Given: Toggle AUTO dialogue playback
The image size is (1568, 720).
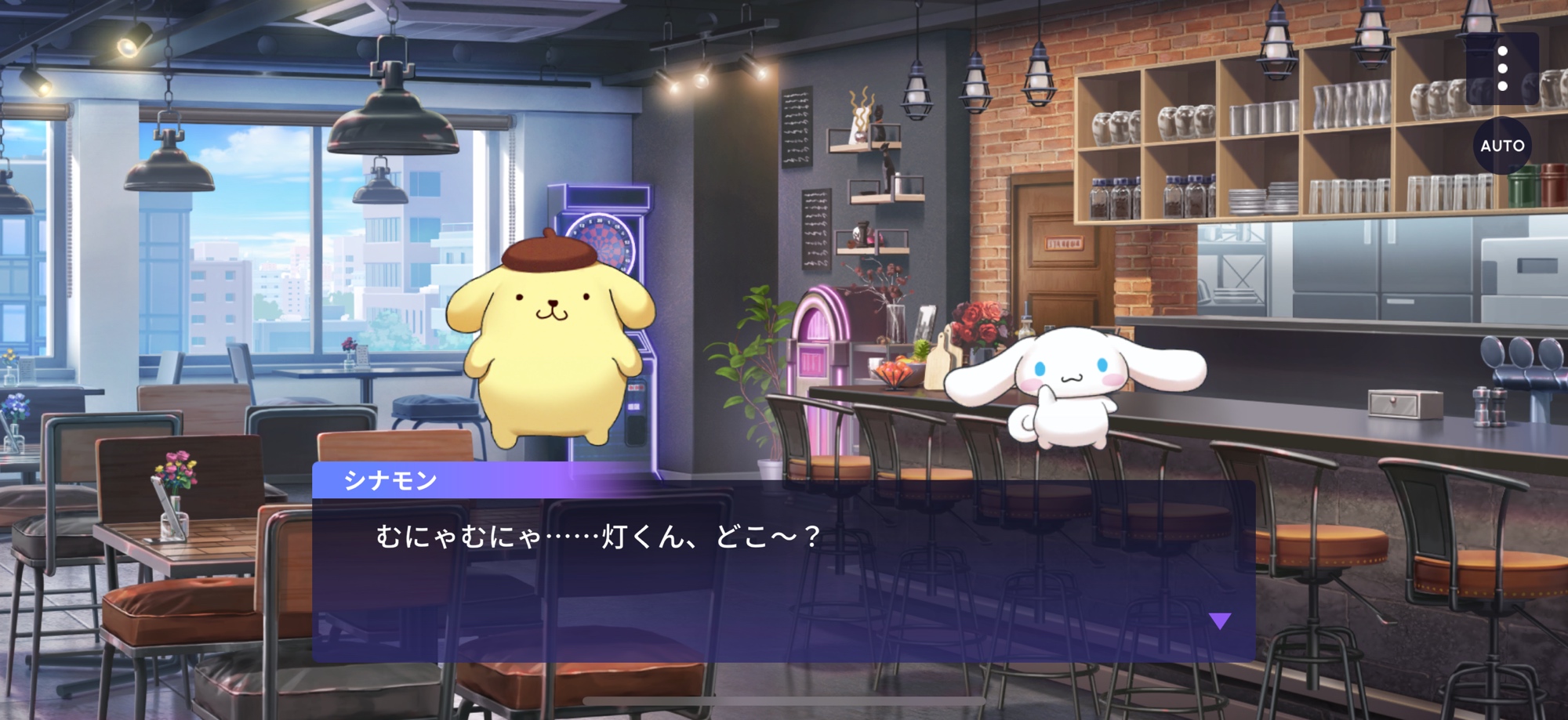Looking at the screenshot, I should (1502, 146).
